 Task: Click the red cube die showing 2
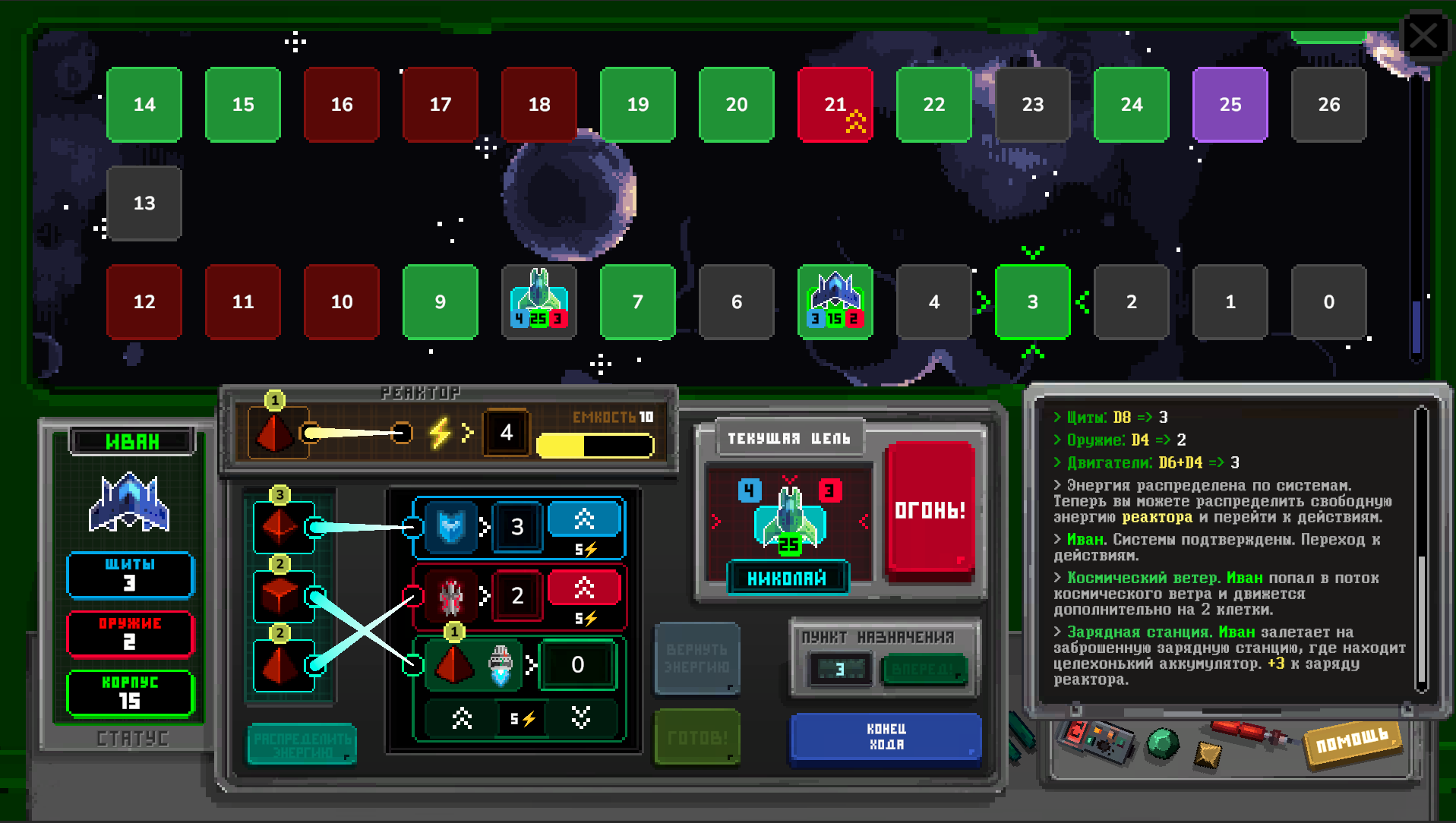[280, 594]
